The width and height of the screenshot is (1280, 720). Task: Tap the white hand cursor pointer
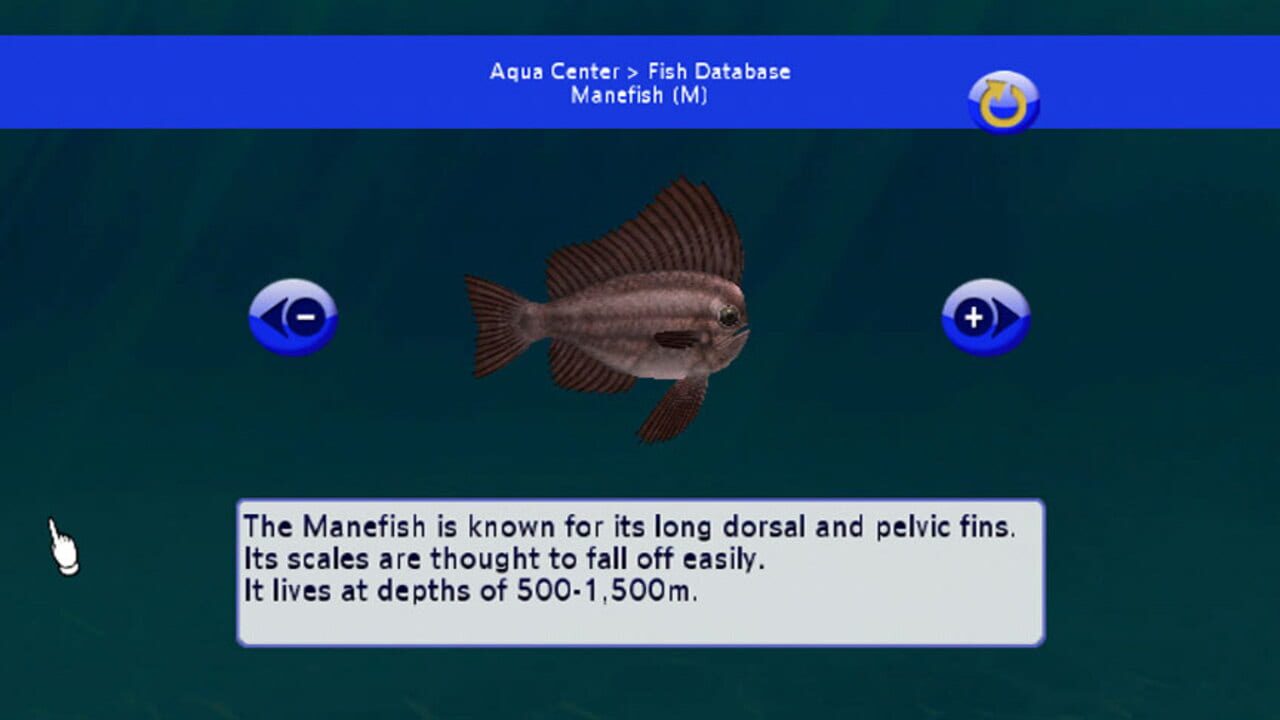click(x=62, y=545)
